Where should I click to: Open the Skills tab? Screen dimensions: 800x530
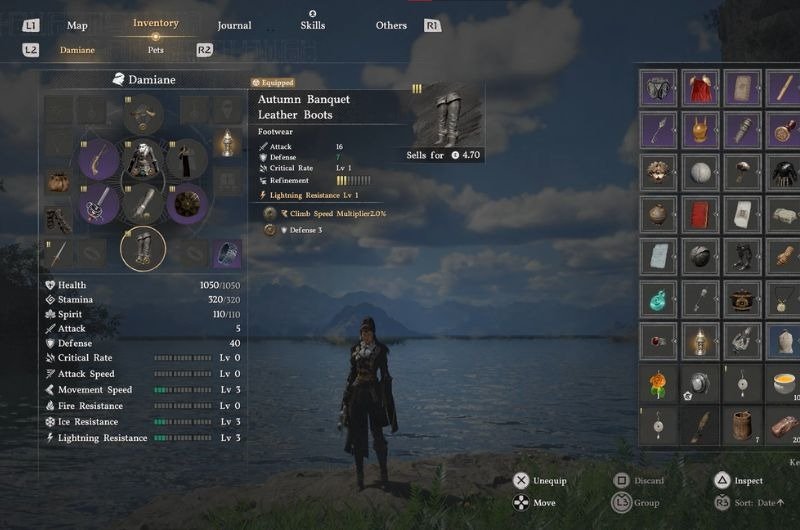(x=312, y=25)
